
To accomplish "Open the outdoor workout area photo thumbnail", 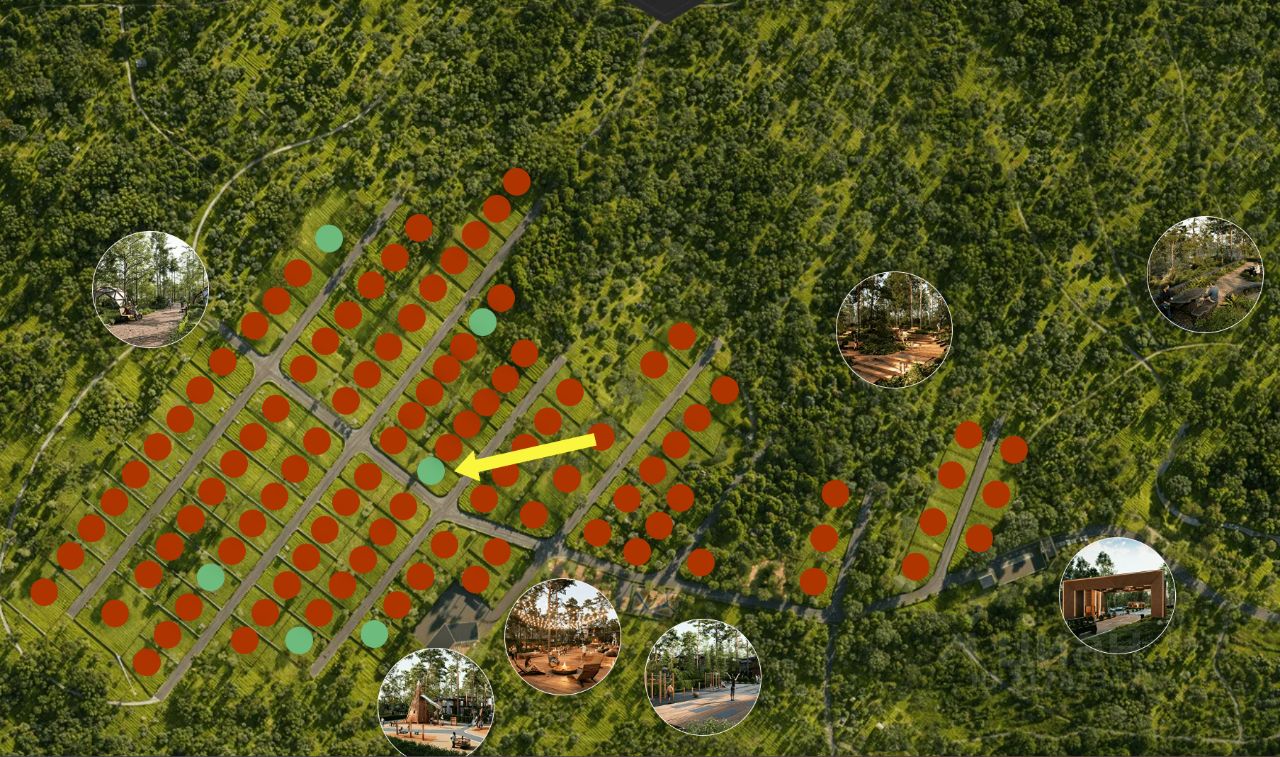I will click(x=703, y=677).
